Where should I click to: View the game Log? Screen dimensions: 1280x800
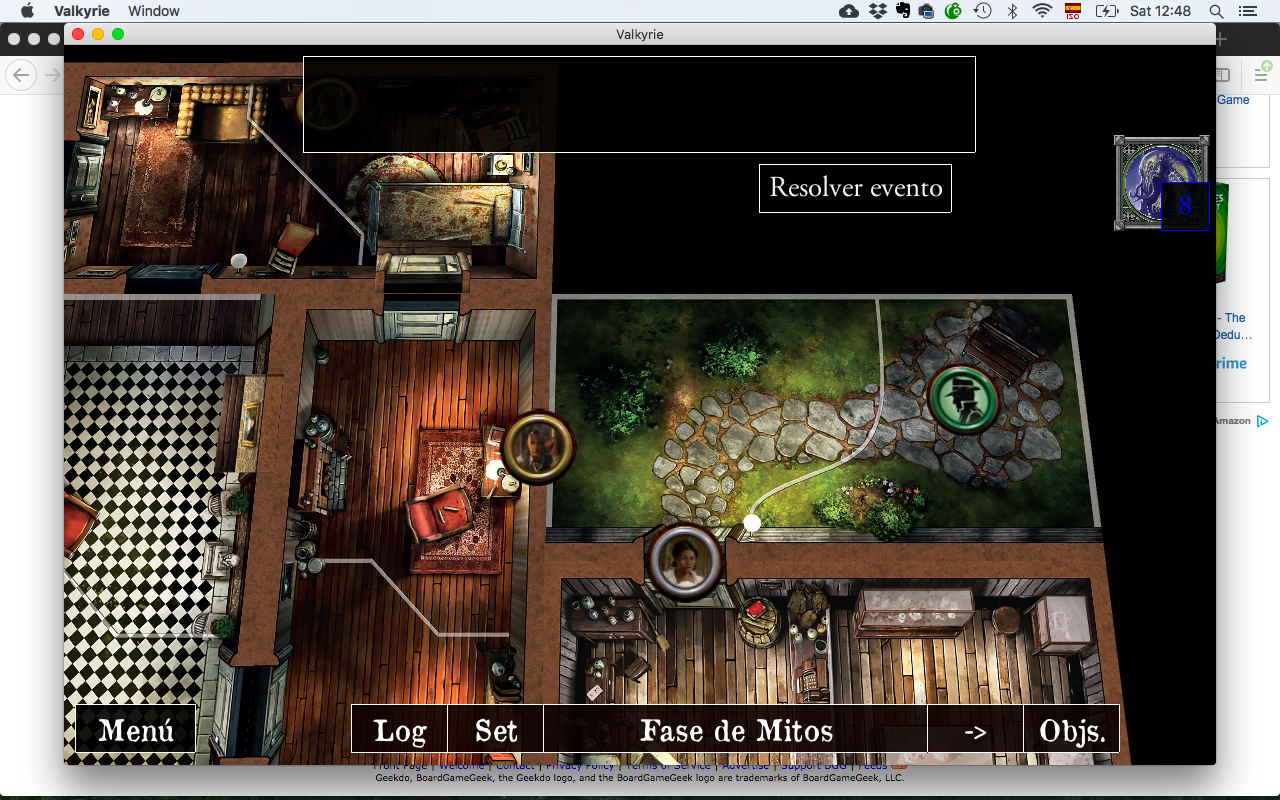[x=399, y=729]
